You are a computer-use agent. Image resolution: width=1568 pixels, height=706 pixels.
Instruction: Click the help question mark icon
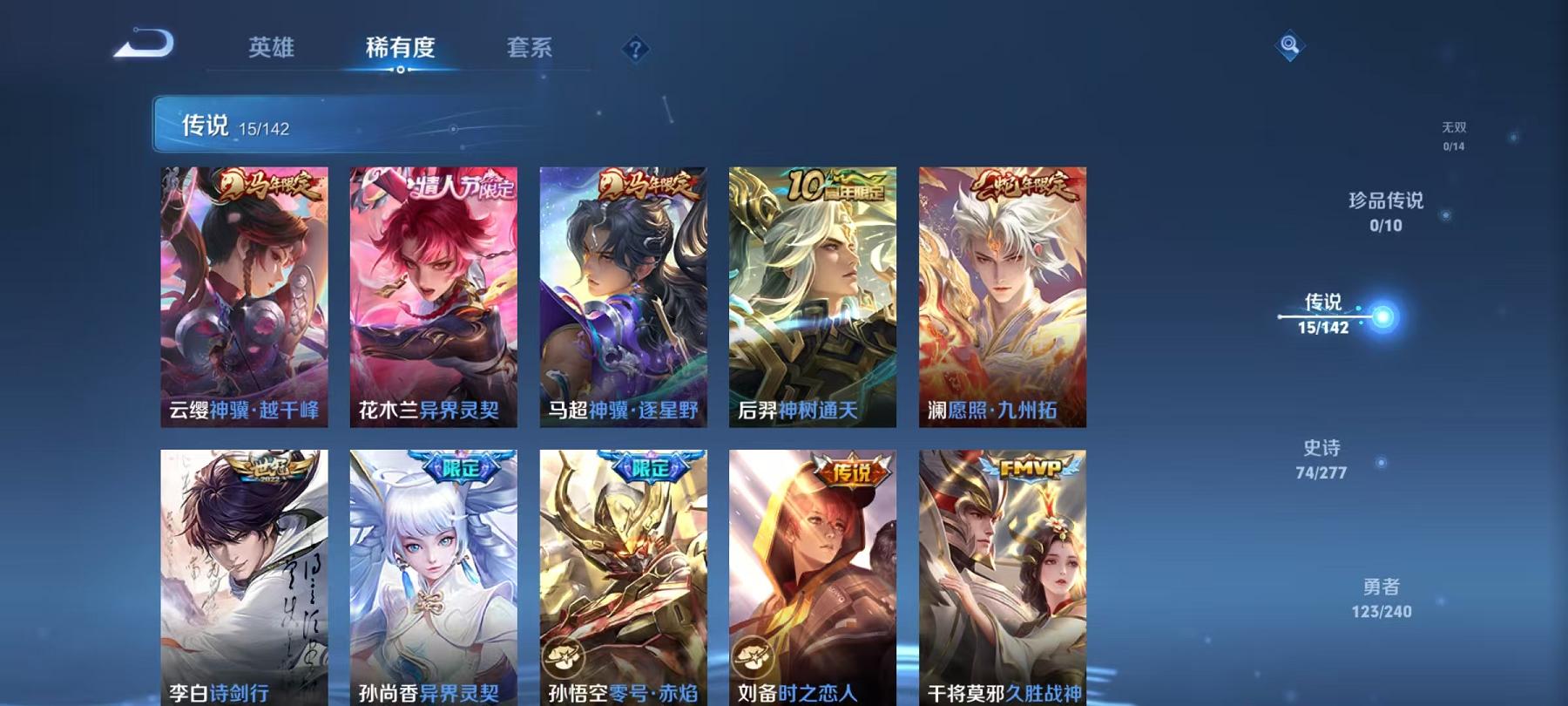(x=635, y=49)
